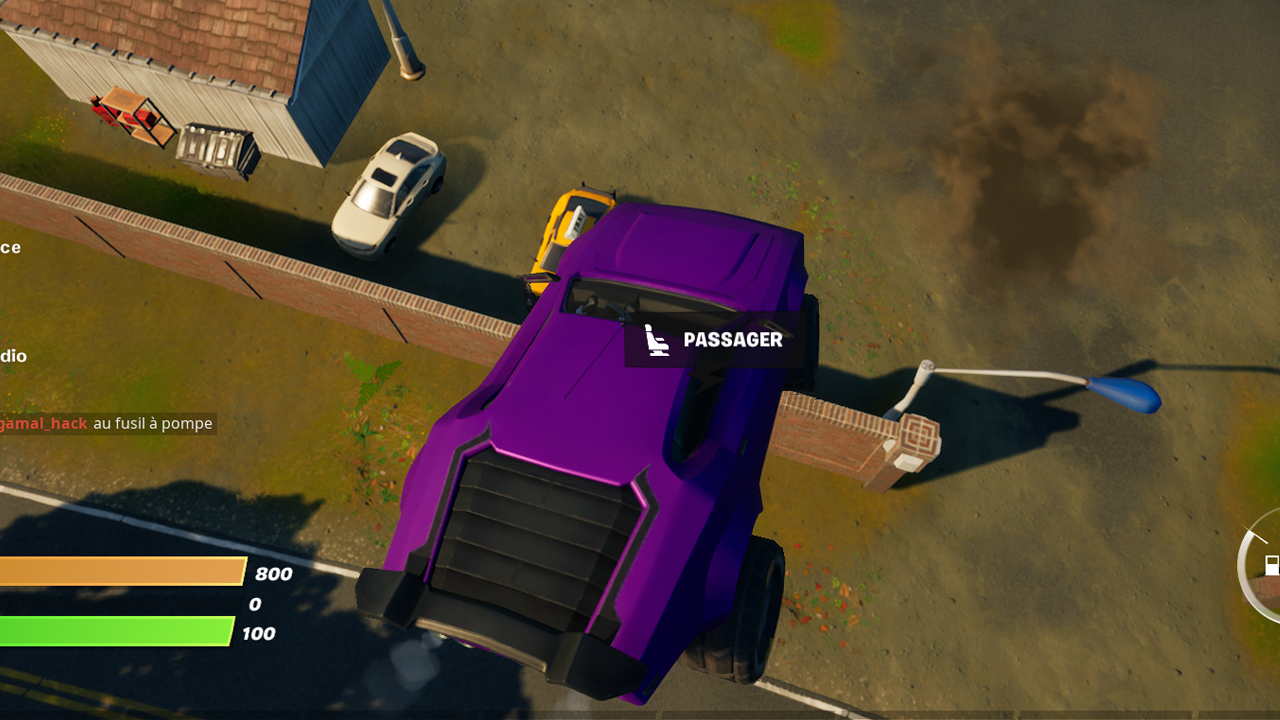This screenshot has height=720, width=1280.
Task: Click the 'au fusil à pompe' elimination text
Action: point(152,423)
